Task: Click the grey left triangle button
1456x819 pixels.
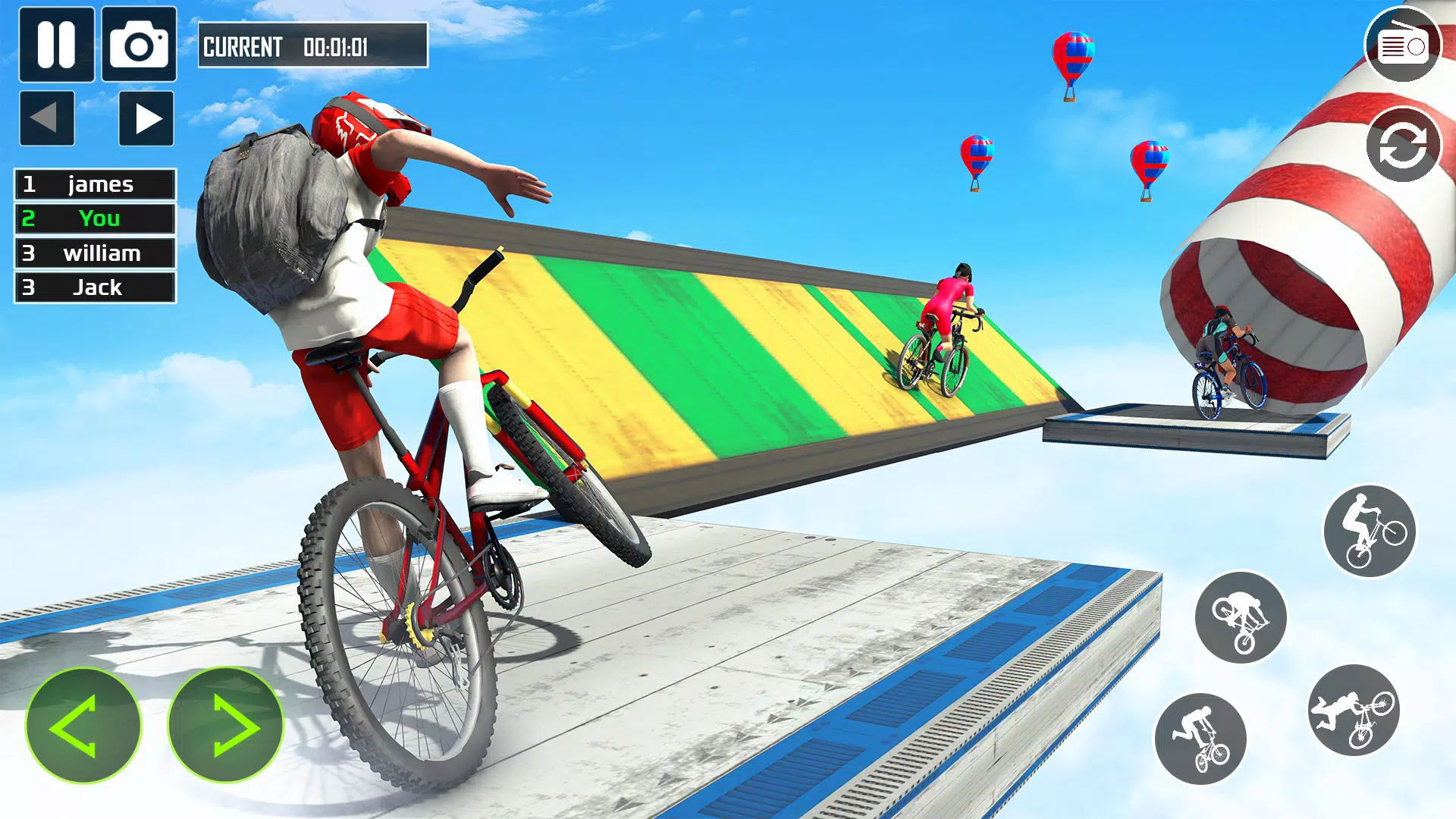Action: click(x=47, y=118)
